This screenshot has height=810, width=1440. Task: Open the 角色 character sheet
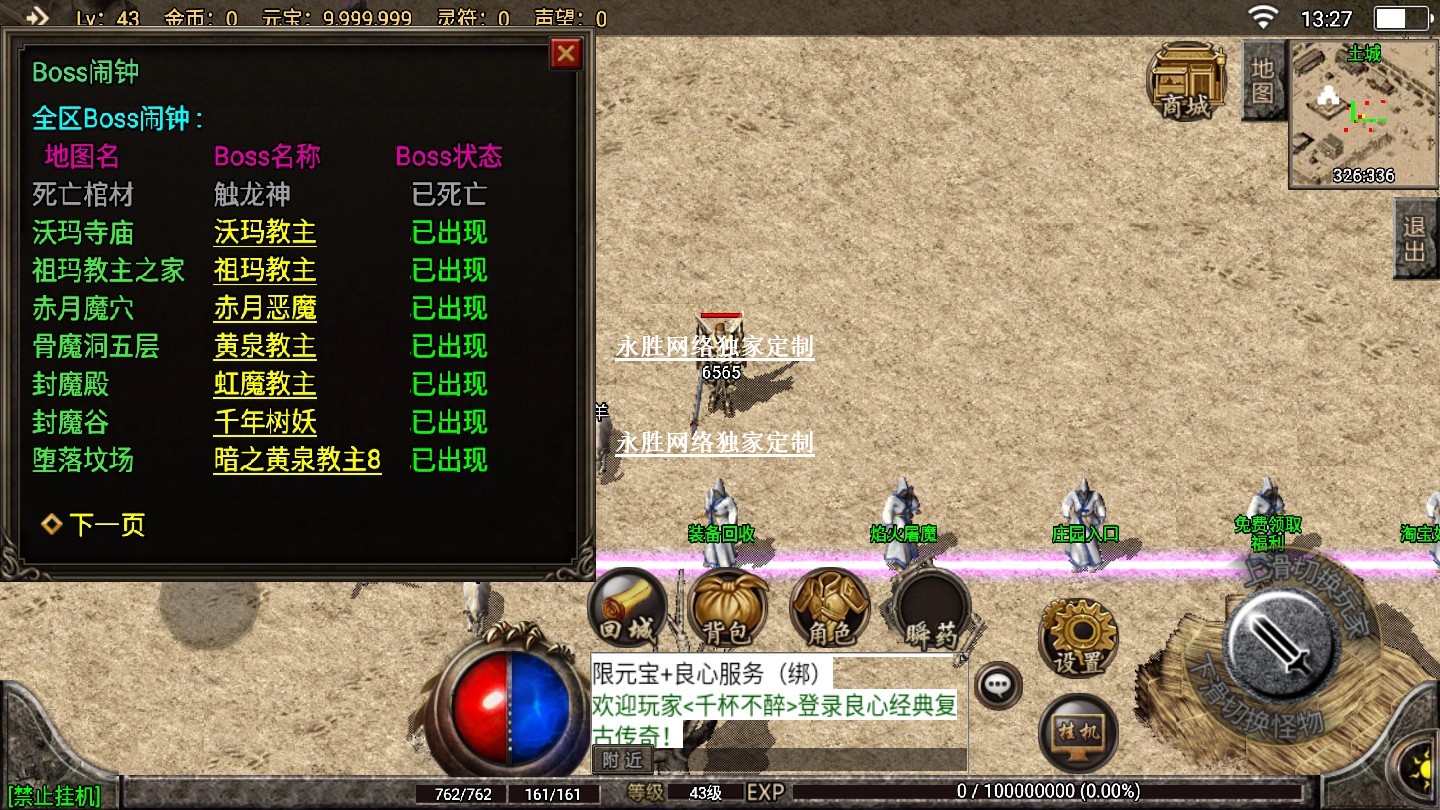click(x=829, y=608)
